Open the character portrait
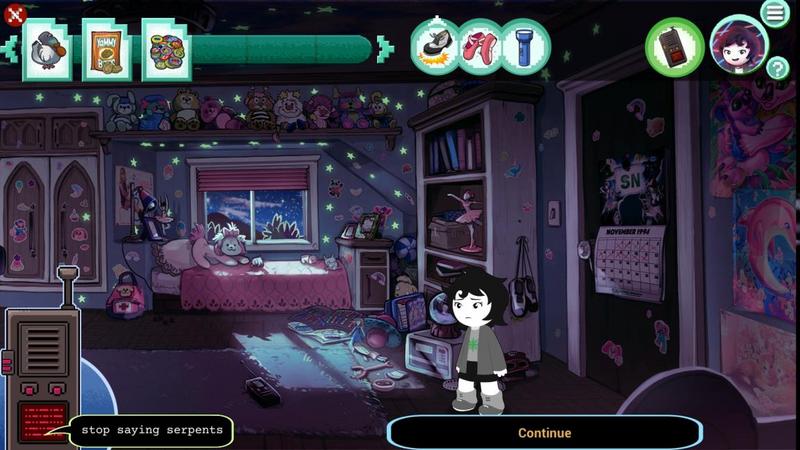Viewport: 800px width, 450px height. pyautogui.click(x=738, y=45)
